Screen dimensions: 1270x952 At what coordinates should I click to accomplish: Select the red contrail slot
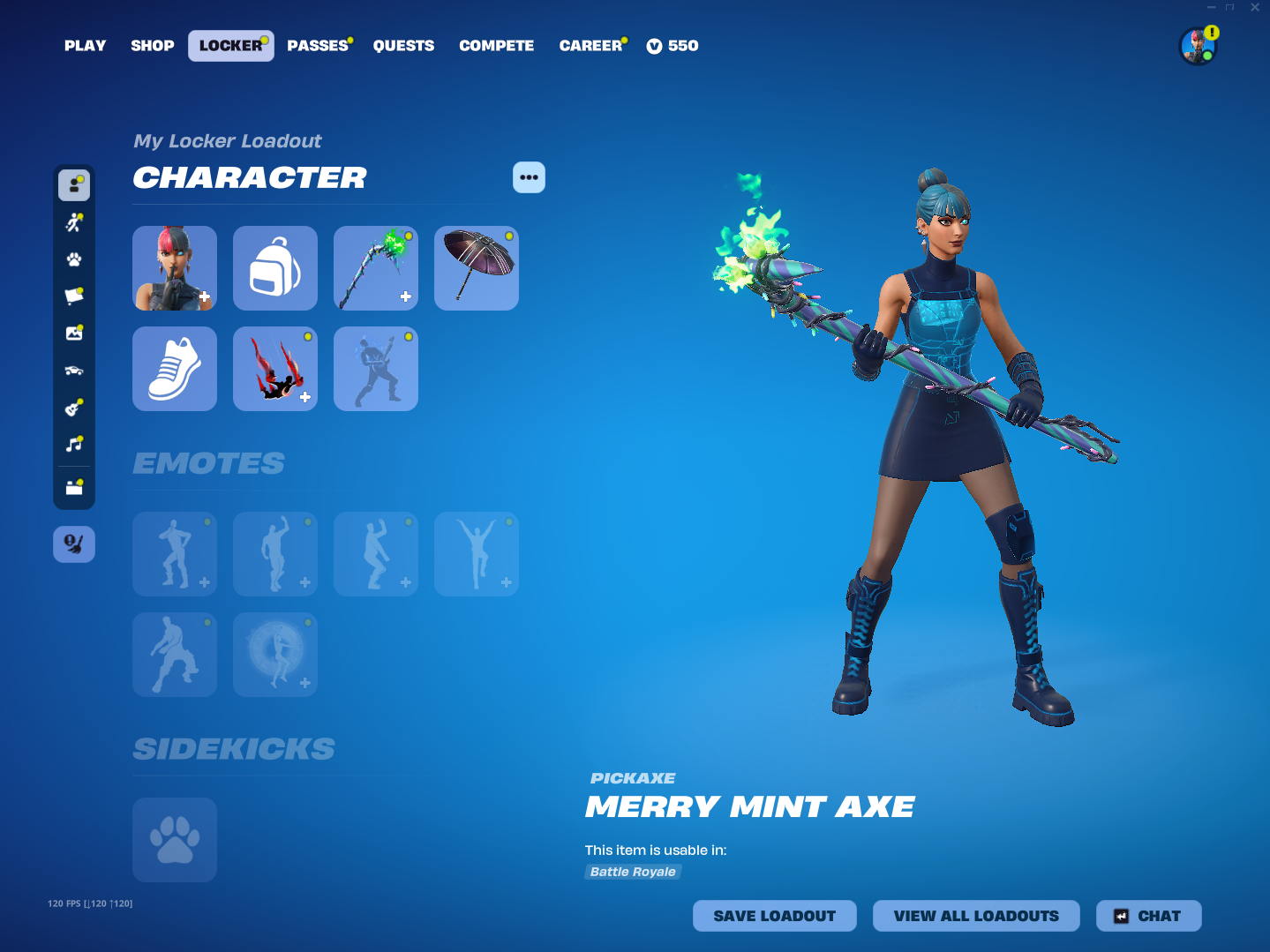pos(275,369)
